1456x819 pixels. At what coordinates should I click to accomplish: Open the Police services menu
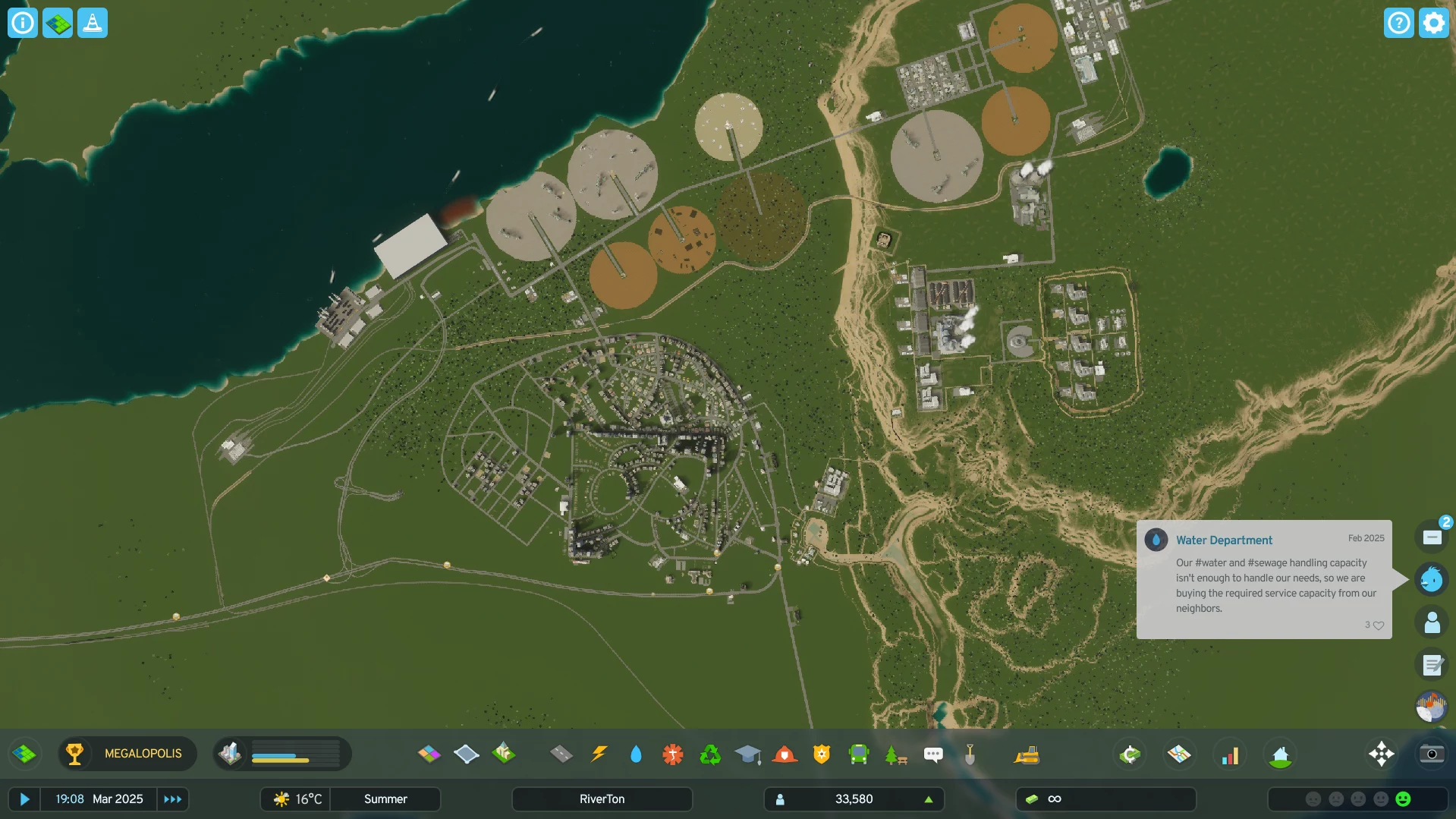[x=822, y=754]
